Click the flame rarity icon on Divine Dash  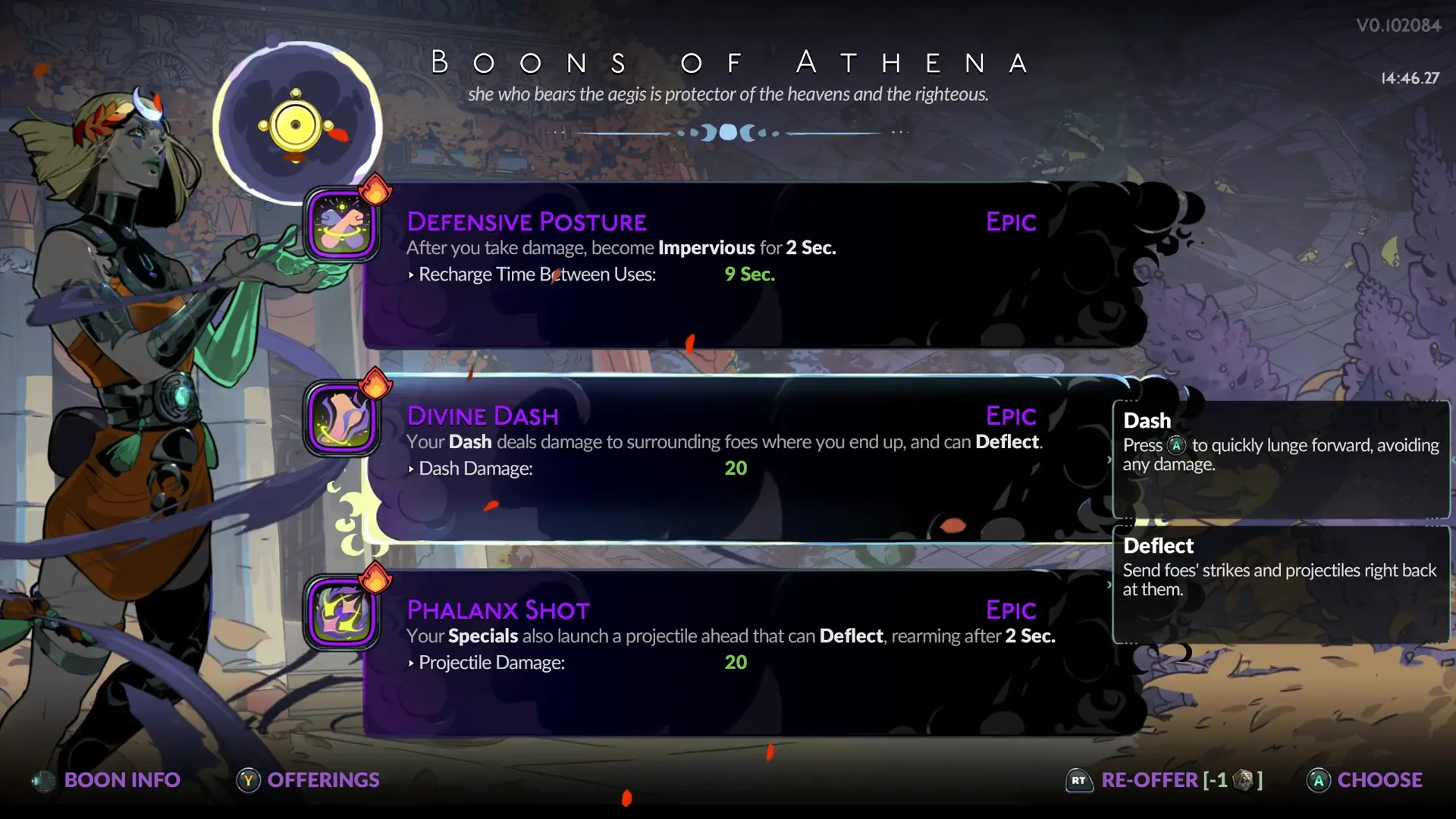377,386
